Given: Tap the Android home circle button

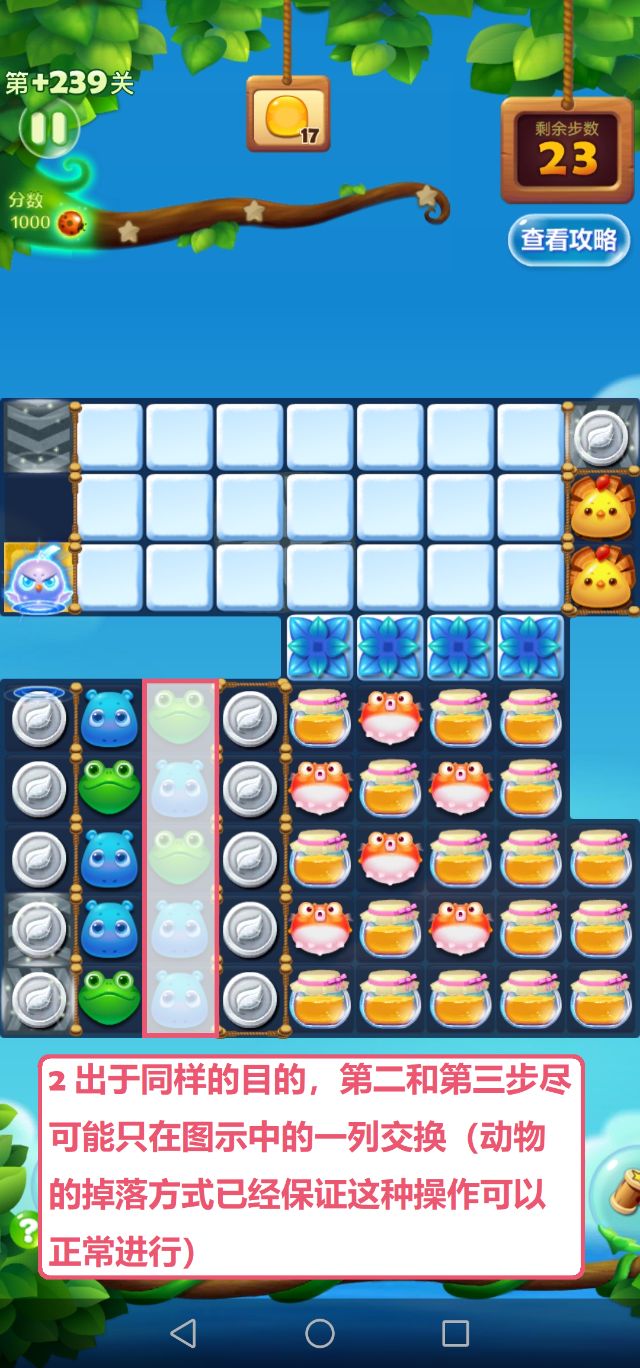Looking at the screenshot, I should point(320,1332).
